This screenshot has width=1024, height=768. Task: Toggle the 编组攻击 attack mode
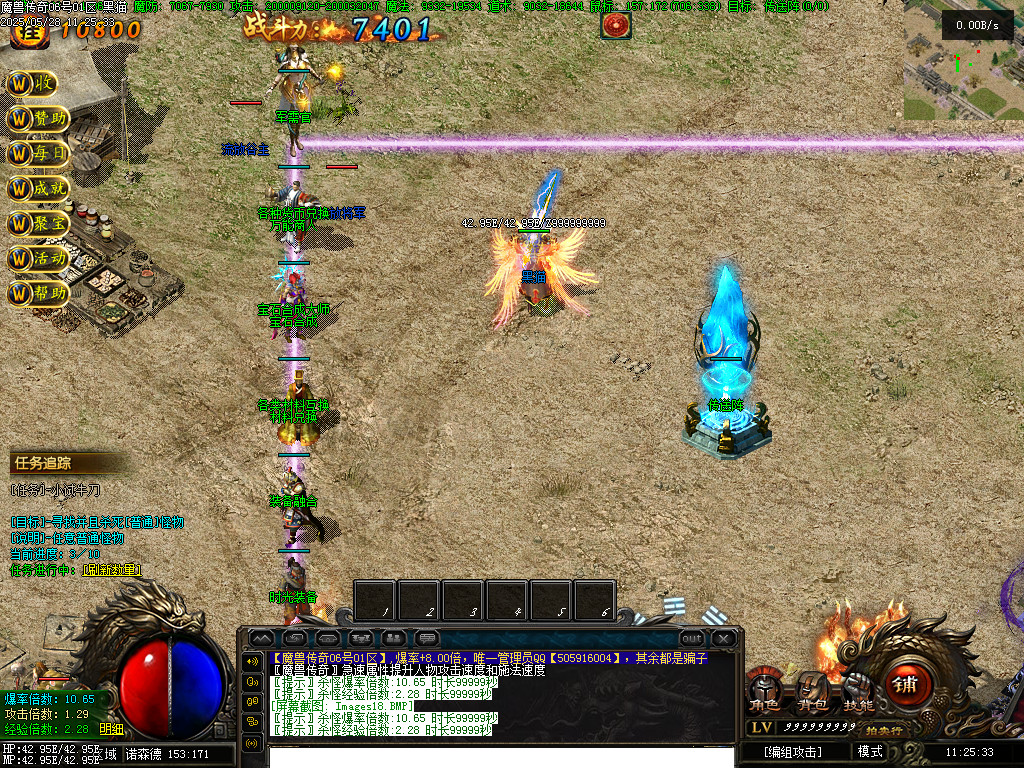792,752
